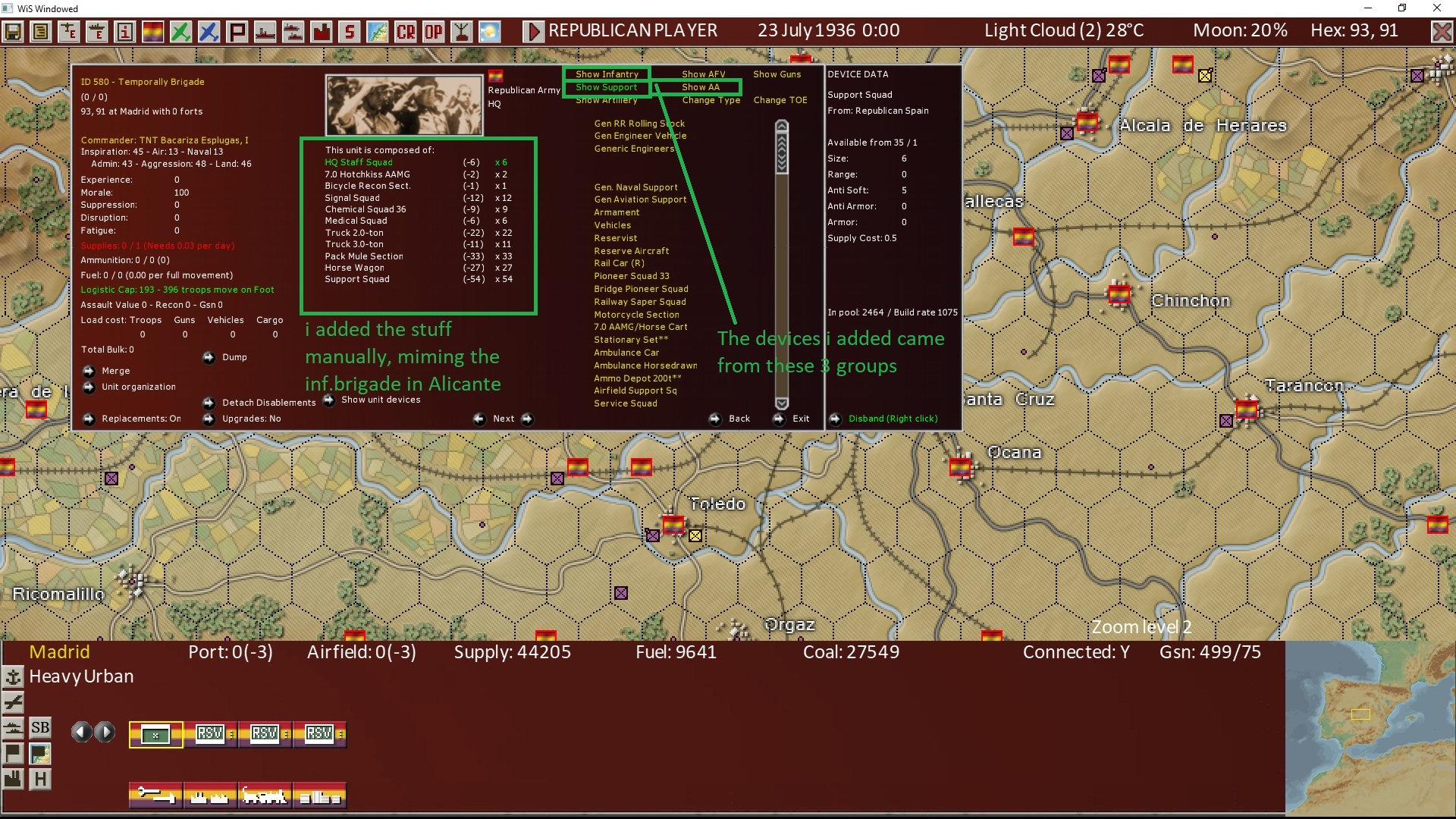Click the SB button in the city panel
This screenshot has height=819, width=1456.
40,727
